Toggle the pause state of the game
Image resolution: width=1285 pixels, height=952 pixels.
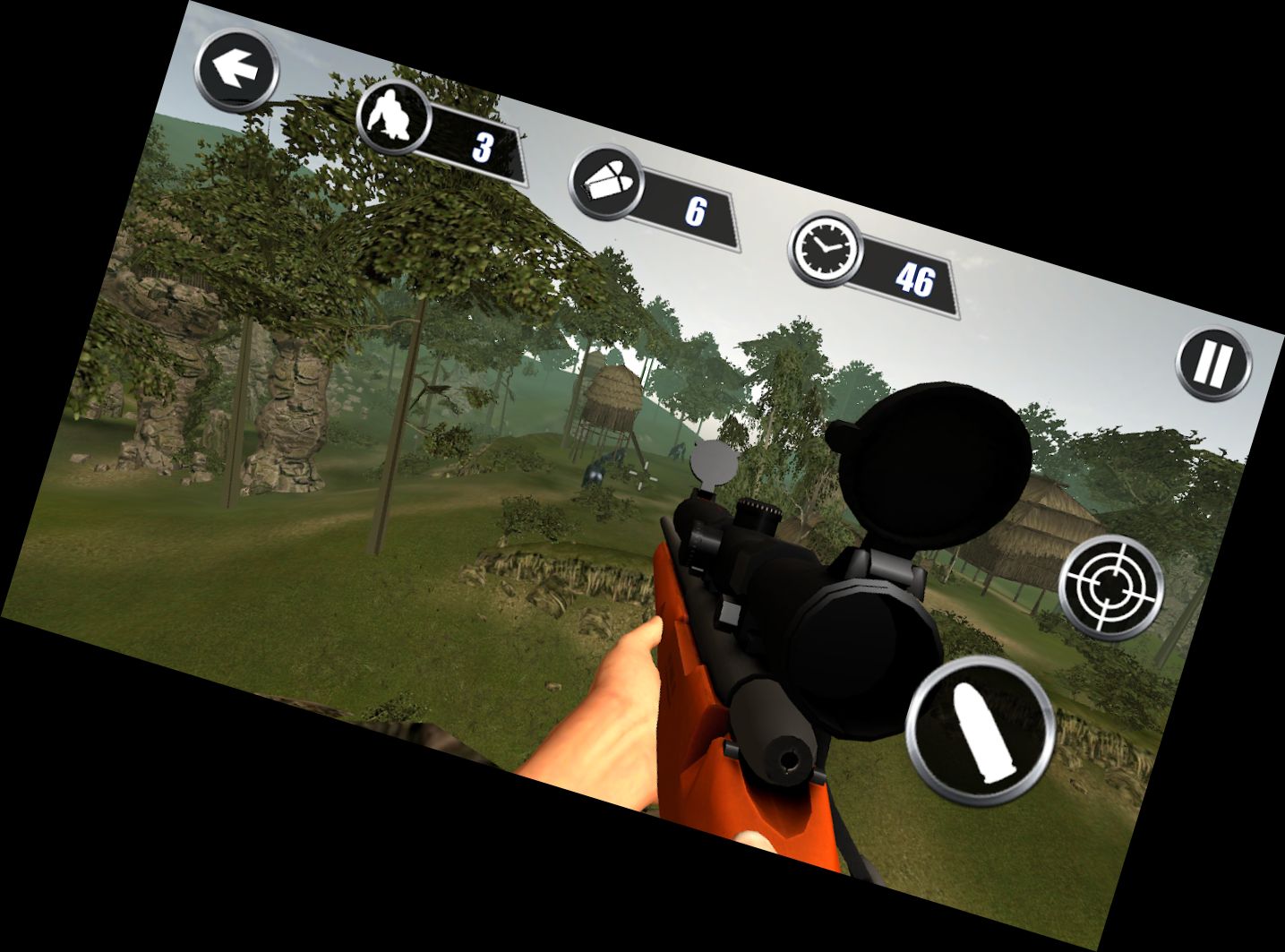(1212, 364)
